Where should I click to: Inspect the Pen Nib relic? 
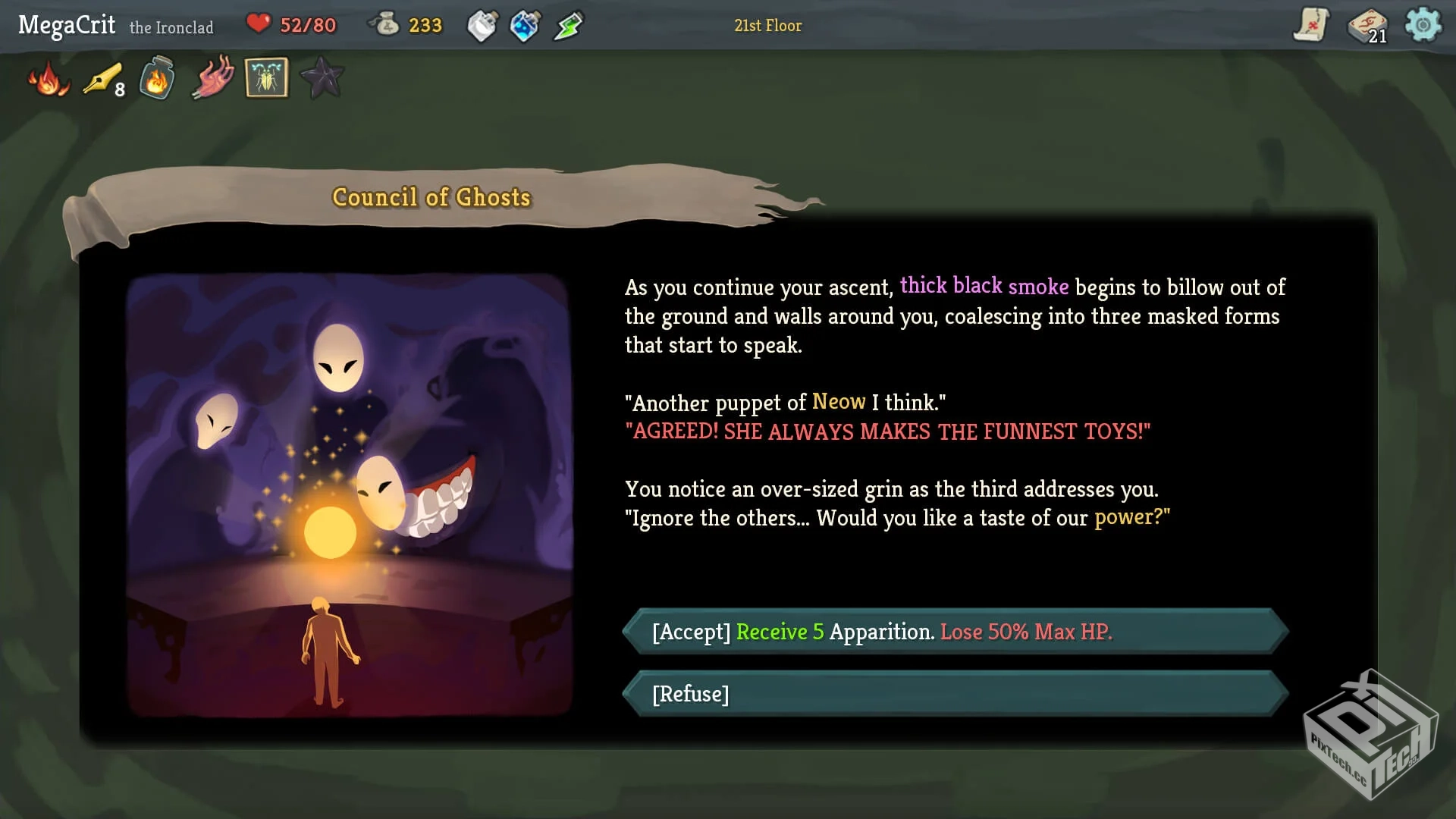103,79
